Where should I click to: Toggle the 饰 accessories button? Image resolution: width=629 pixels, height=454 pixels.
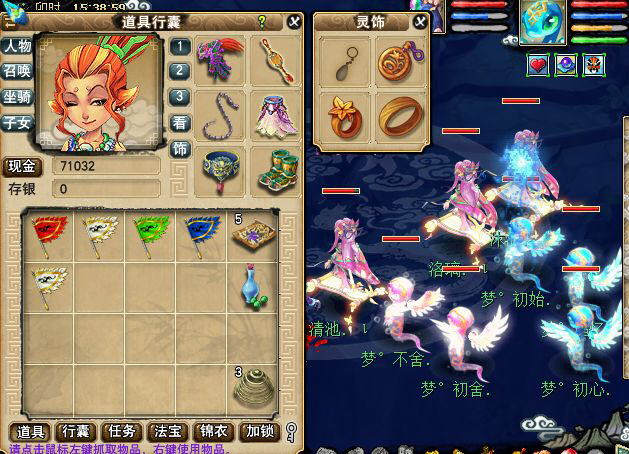pyautogui.click(x=179, y=148)
